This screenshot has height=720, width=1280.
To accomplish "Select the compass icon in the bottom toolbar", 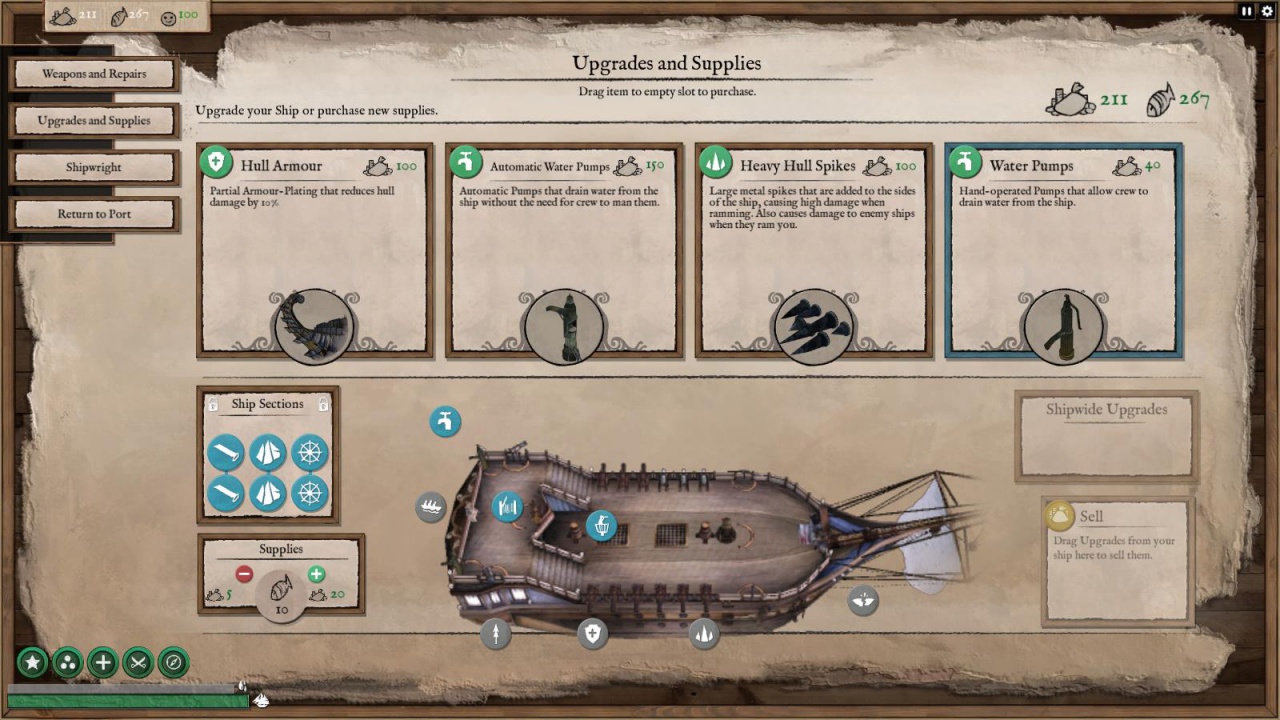I will tap(172, 662).
